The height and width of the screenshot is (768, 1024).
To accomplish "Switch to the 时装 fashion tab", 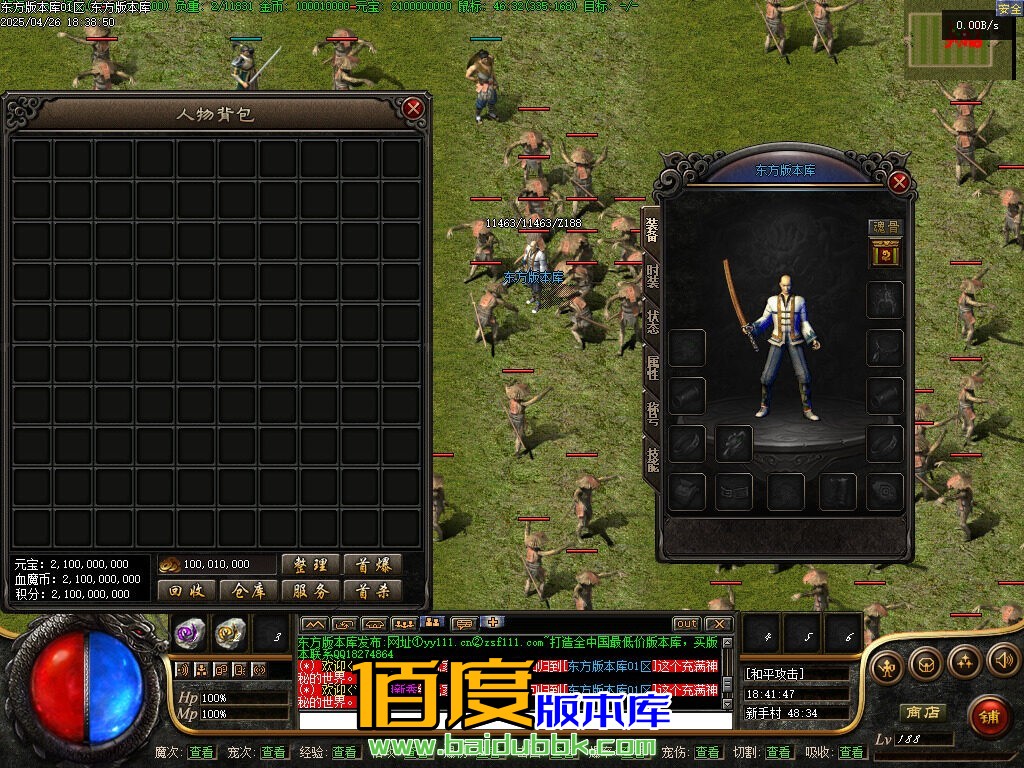I will pos(652,275).
